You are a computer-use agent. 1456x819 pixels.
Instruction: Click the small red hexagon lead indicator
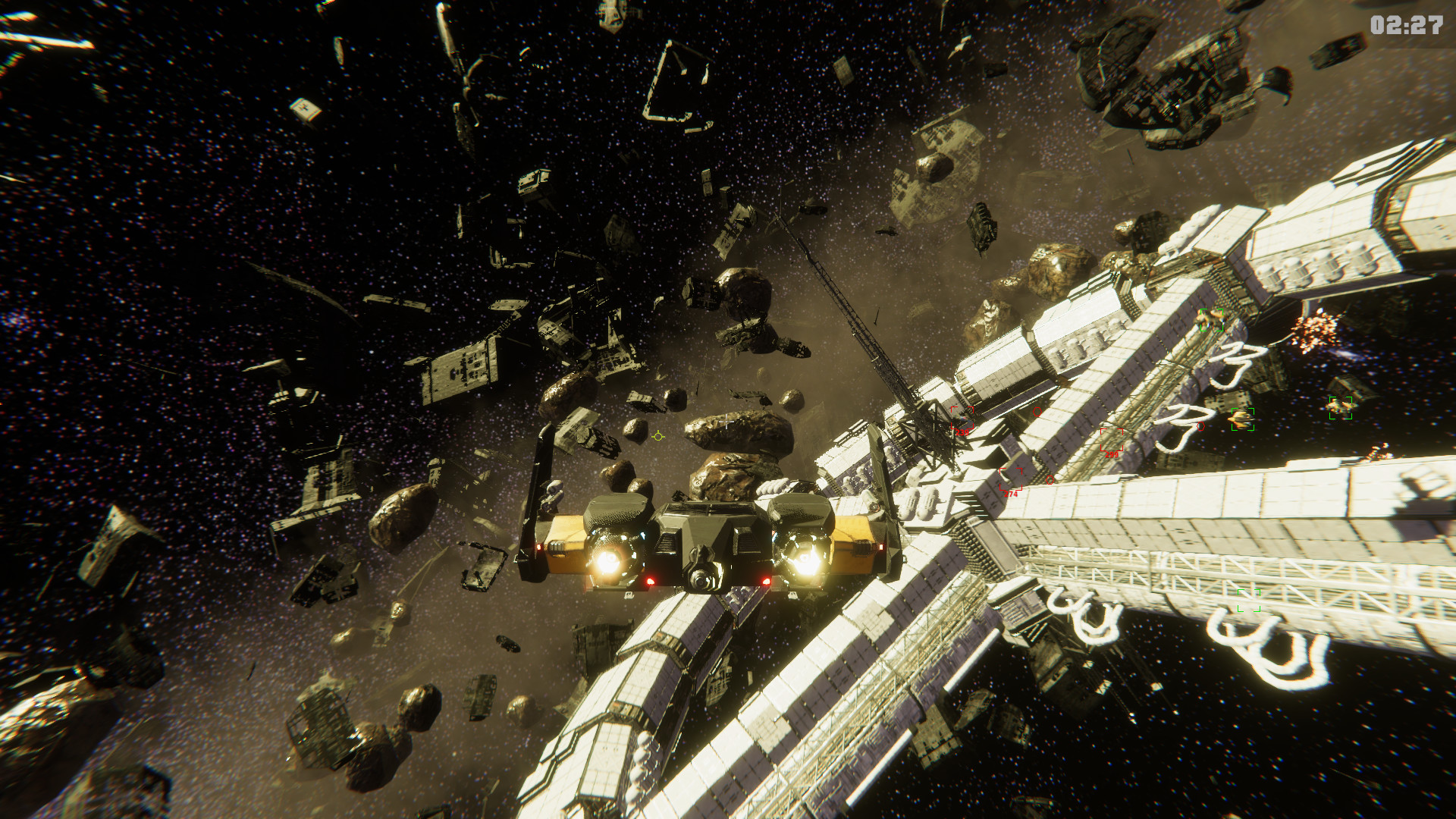1200,427
